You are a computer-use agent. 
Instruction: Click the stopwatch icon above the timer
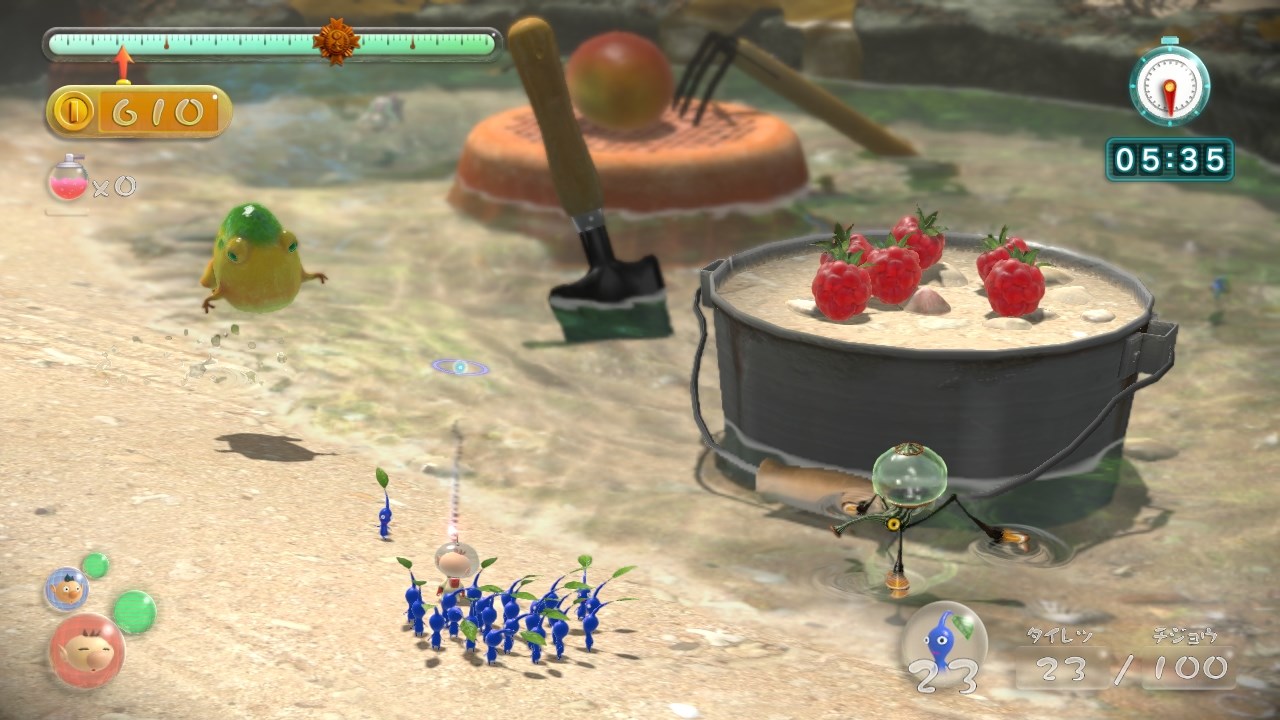[1169, 84]
